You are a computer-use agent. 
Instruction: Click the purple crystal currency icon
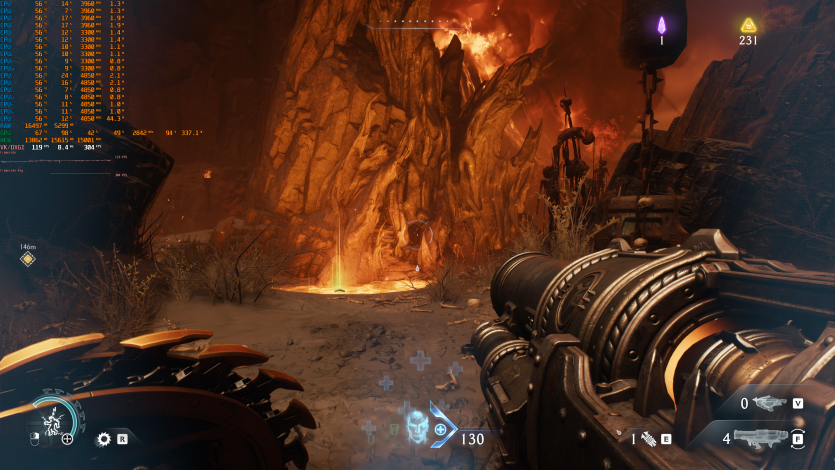coord(661,25)
